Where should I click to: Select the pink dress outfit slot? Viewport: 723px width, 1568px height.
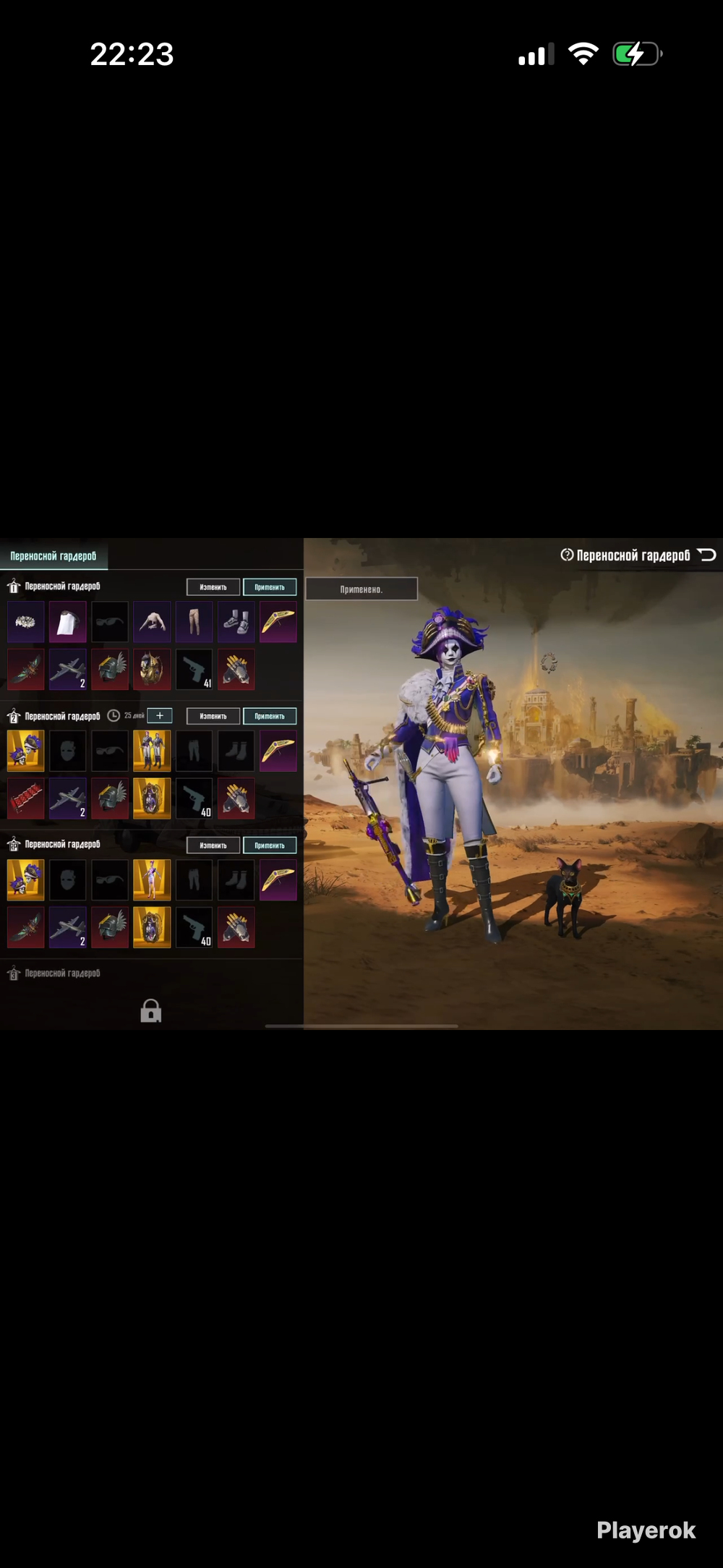(152, 879)
